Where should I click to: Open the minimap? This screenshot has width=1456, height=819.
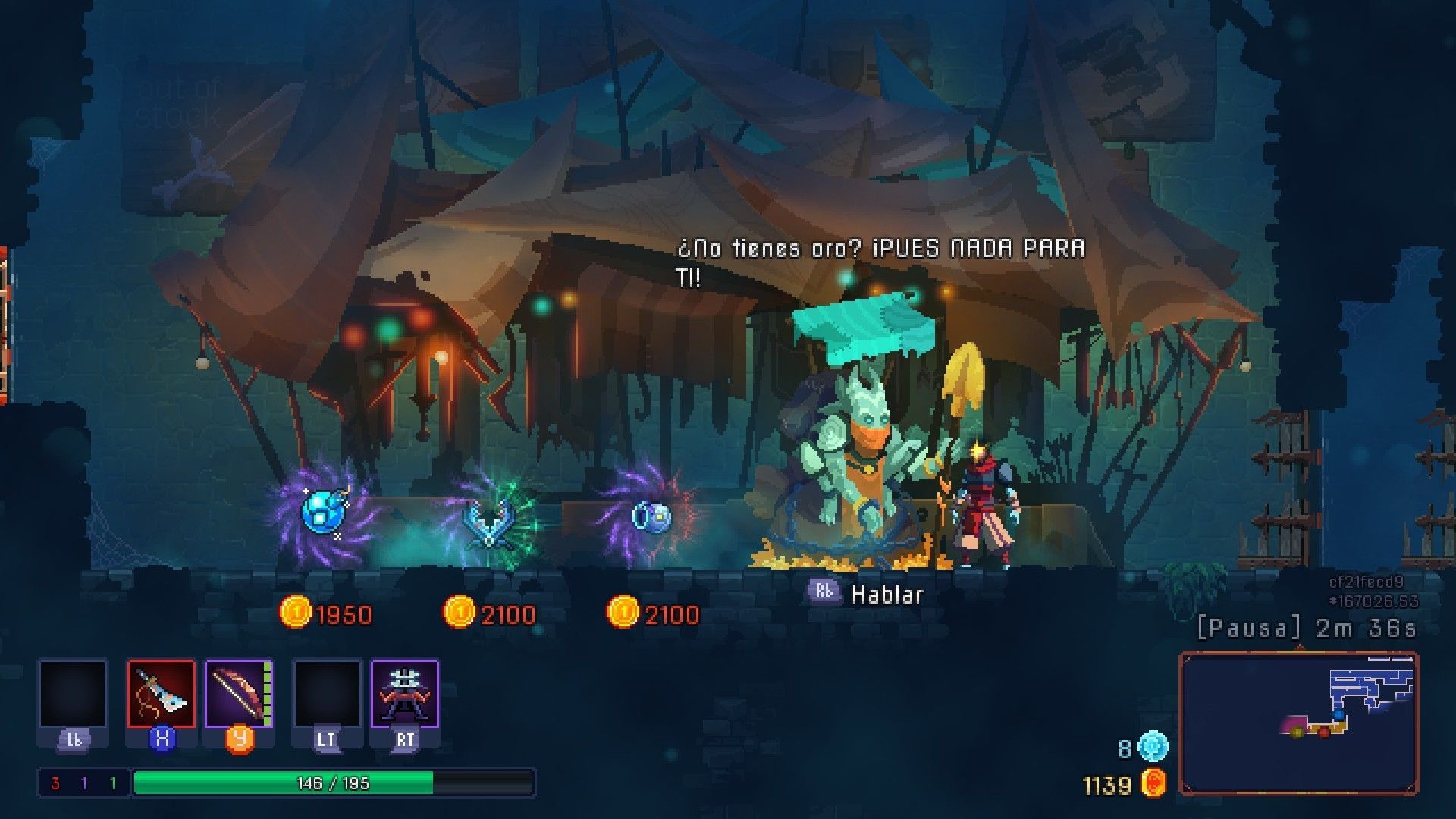point(1298,723)
